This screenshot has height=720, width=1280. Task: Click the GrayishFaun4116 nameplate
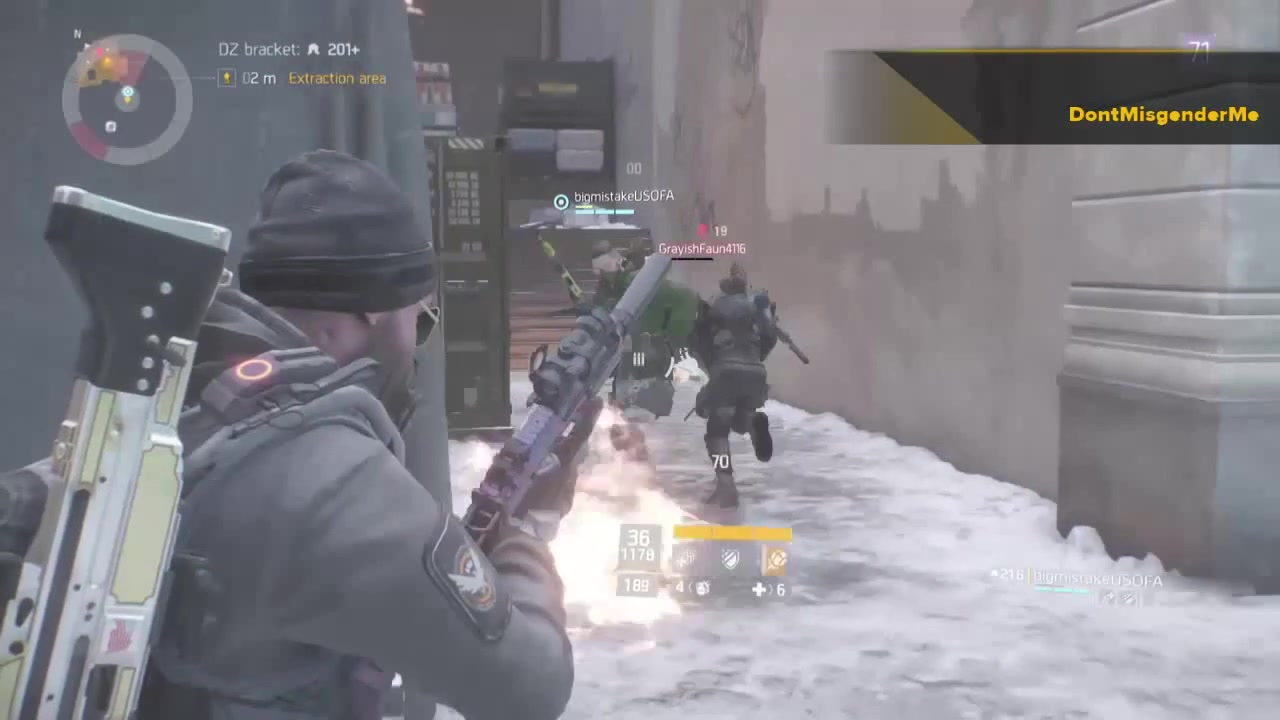pyautogui.click(x=701, y=248)
